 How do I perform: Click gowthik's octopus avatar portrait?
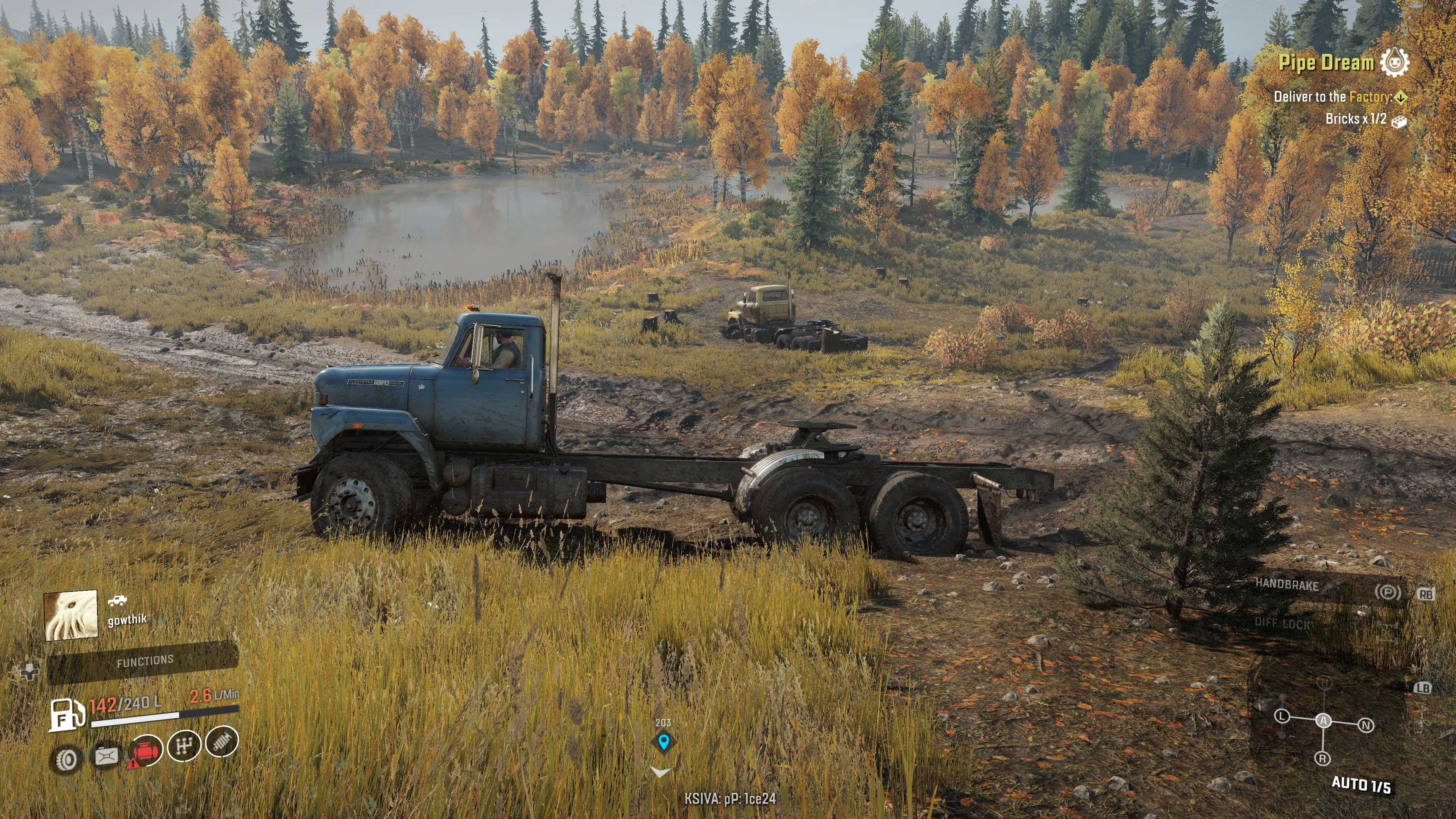[x=71, y=615]
